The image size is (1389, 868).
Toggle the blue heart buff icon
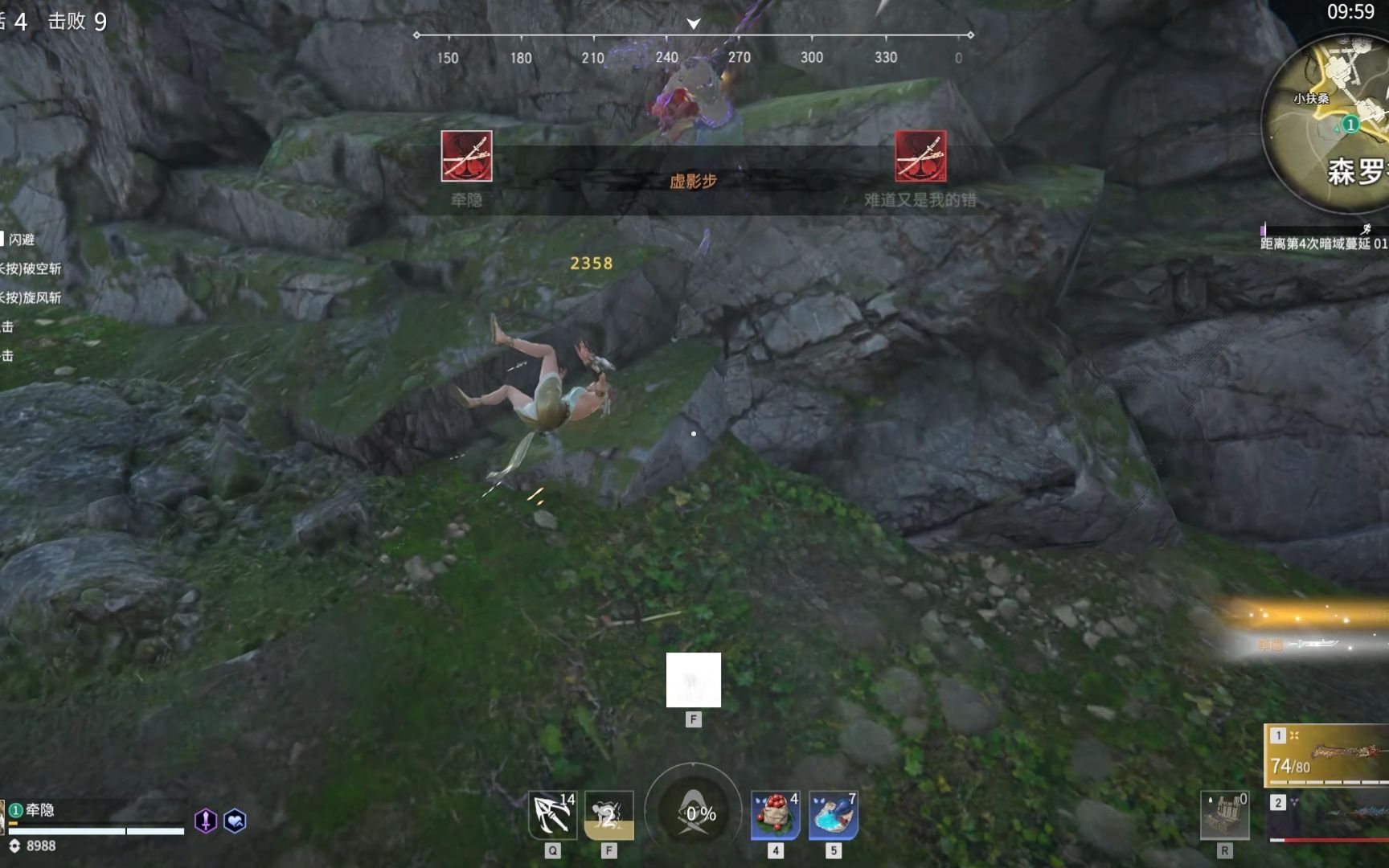pyautogui.click(x=236, y=821)
